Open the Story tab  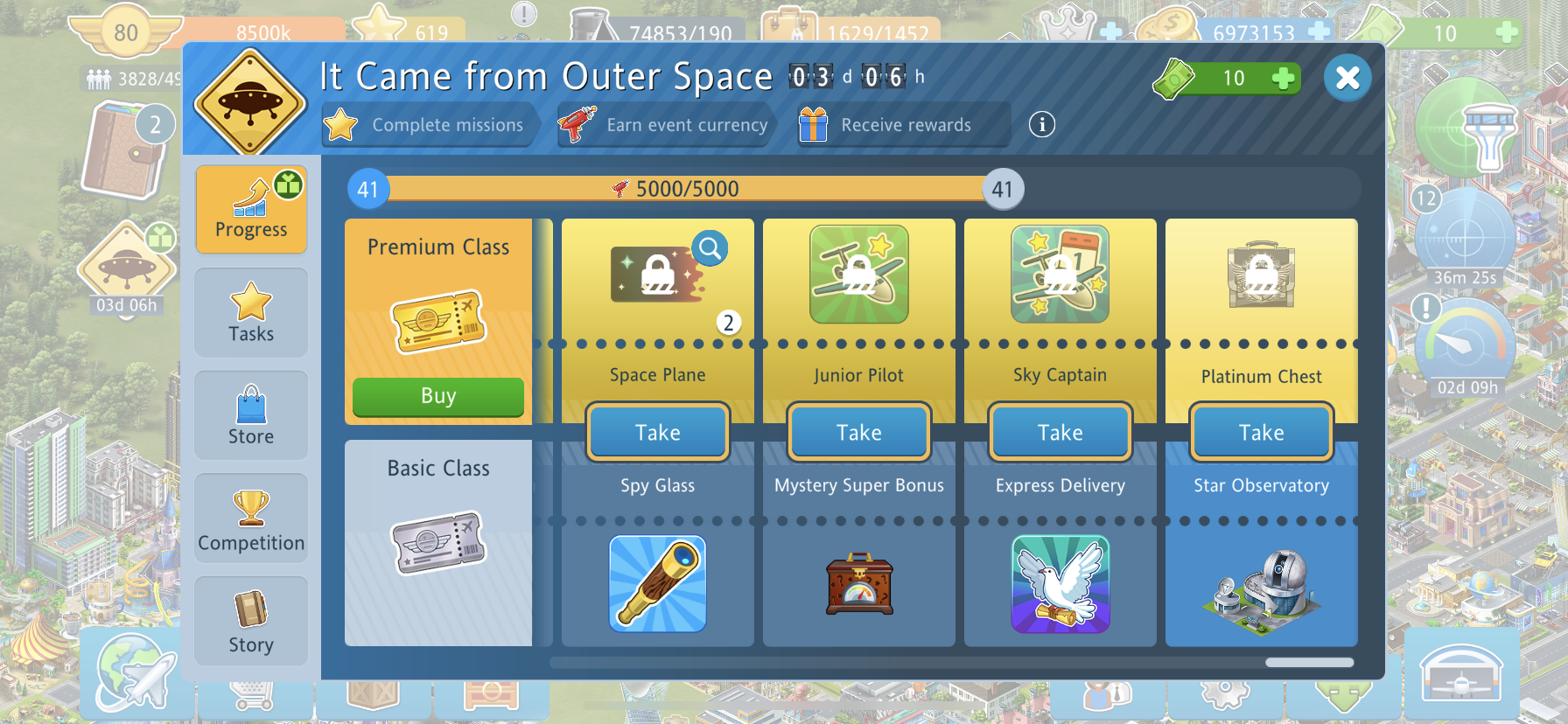[251, 622]
